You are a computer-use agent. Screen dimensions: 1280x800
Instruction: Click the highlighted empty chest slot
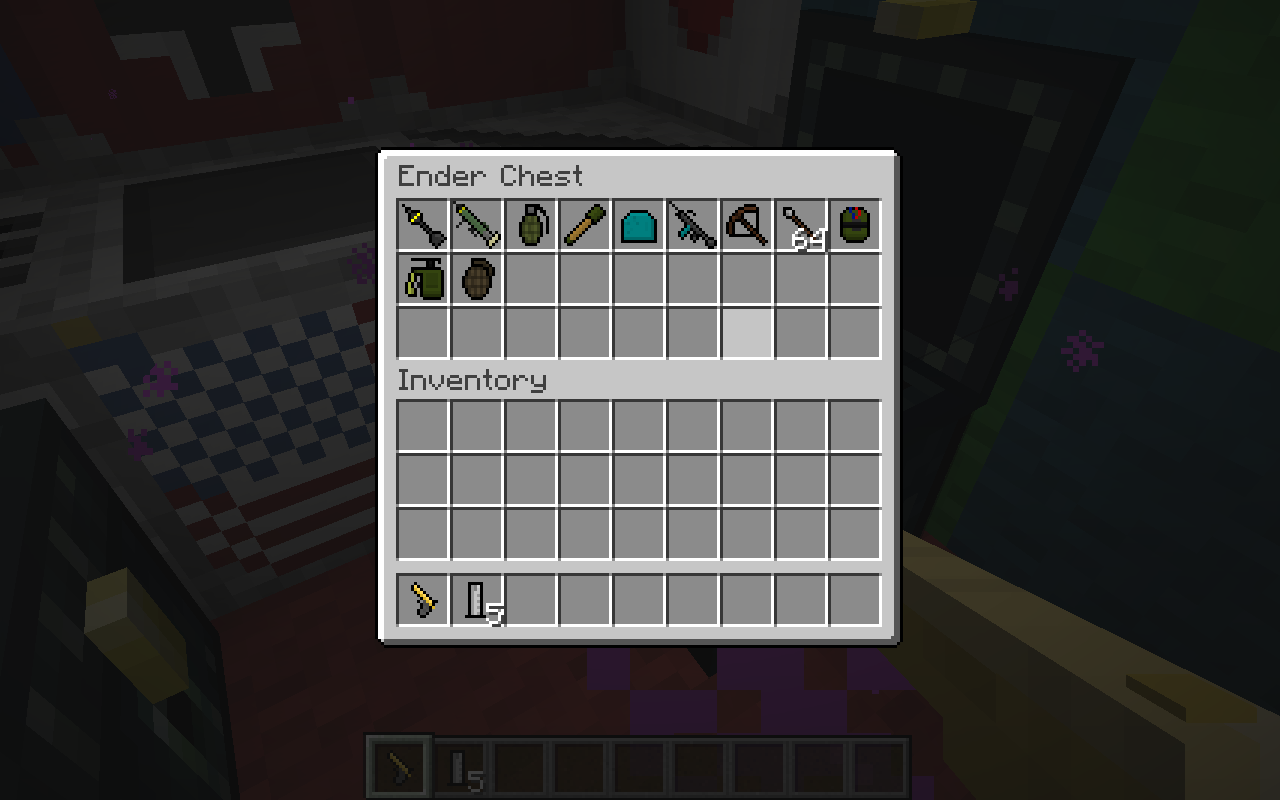coord(747,332)
